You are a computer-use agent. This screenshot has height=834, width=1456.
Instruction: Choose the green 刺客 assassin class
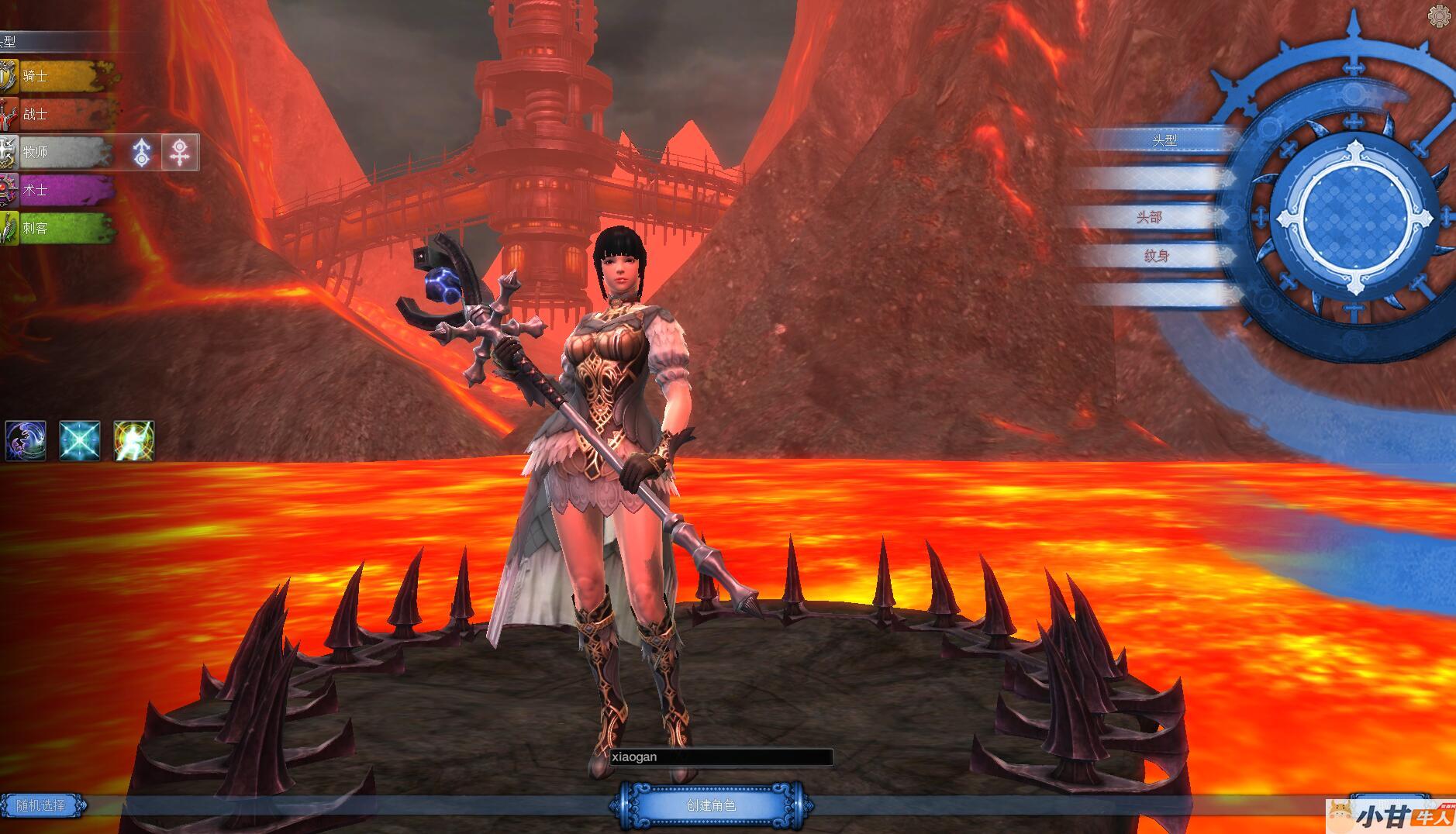click(x=58, y=228)
